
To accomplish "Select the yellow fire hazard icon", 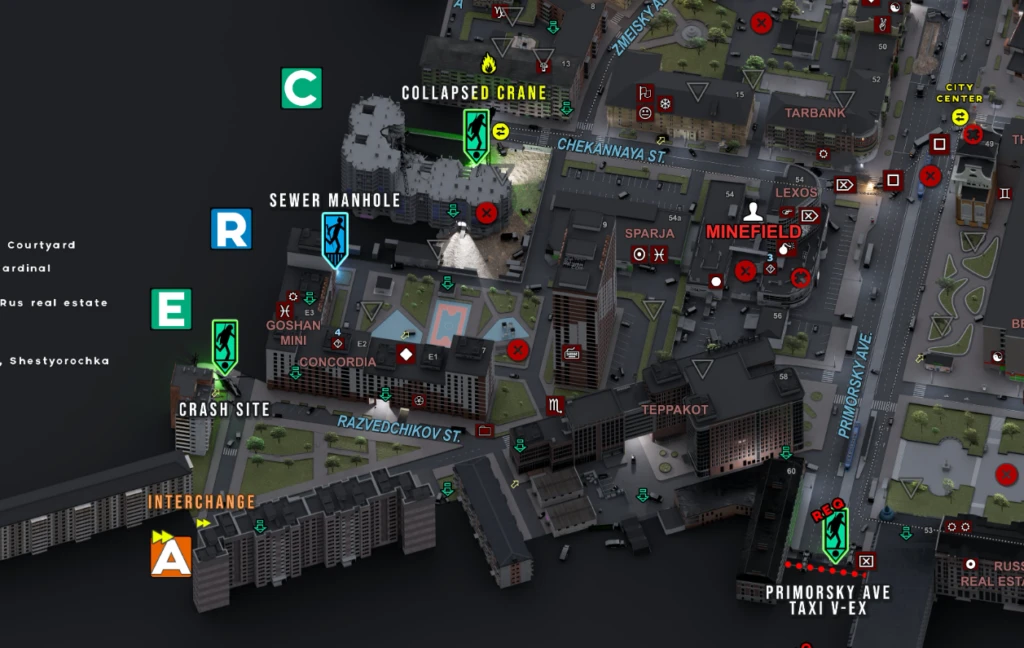I will pos(488,64).
